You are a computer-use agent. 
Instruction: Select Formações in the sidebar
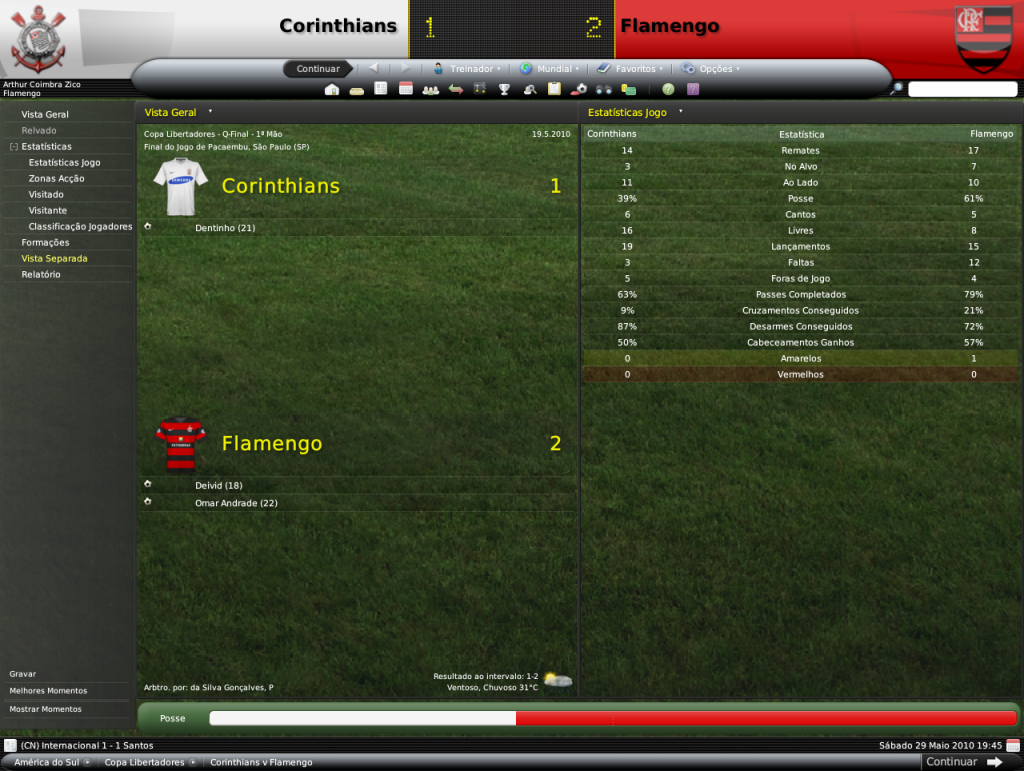tap(45, 243)
